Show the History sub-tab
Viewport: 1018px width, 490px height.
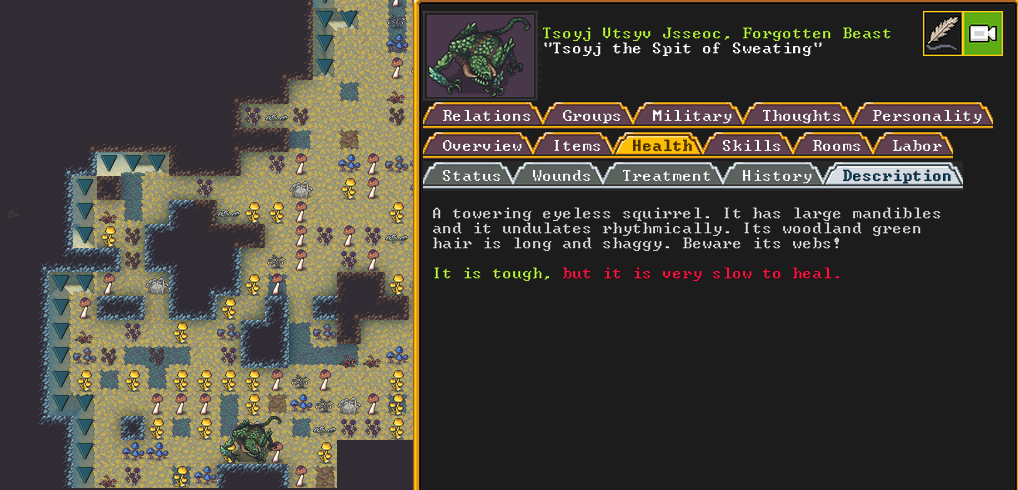(x=776, y=176)
